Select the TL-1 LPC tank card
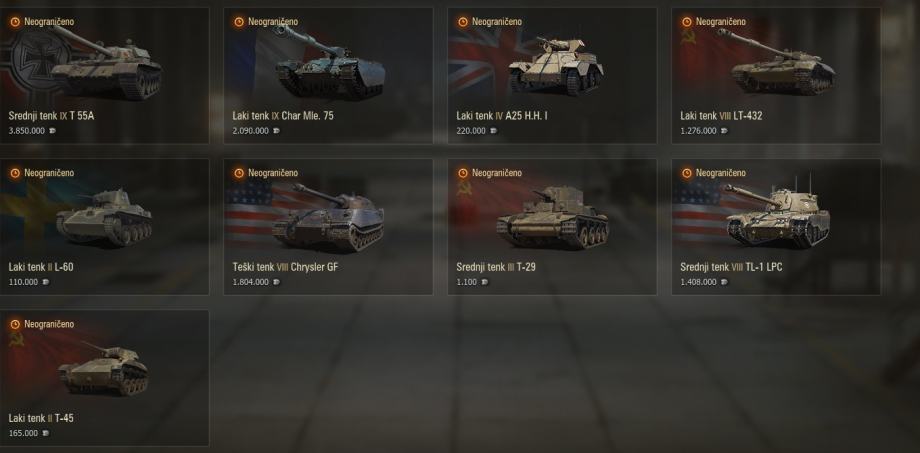 click(776, 226)
